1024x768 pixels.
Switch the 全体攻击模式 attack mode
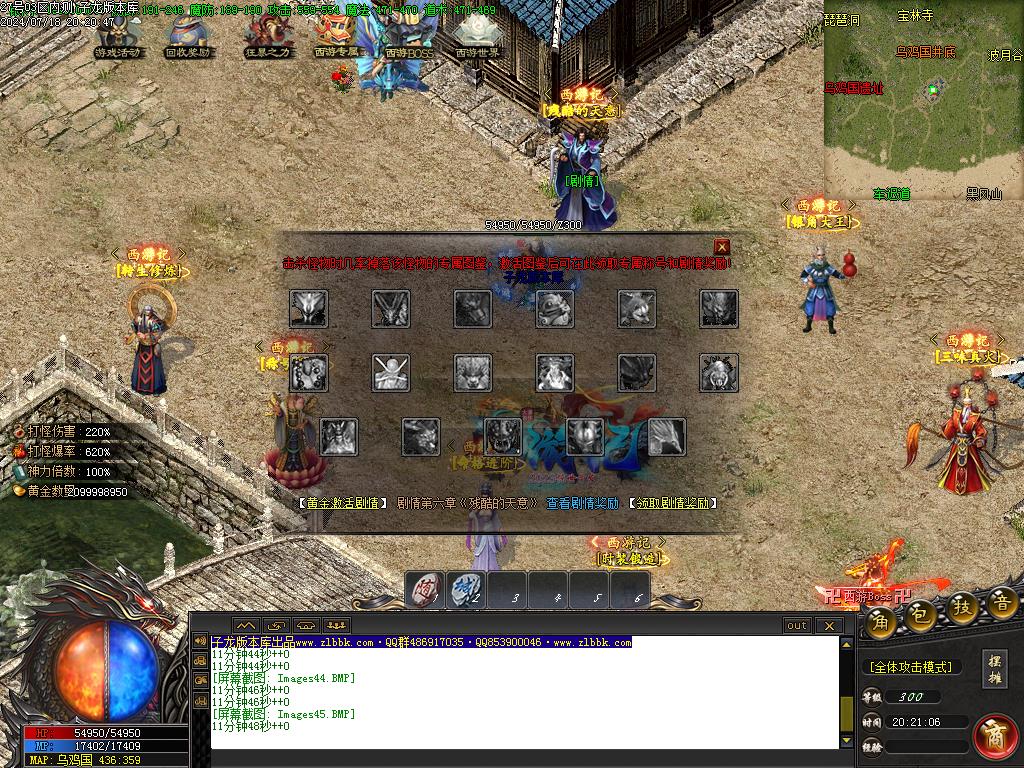coord(910,667)
